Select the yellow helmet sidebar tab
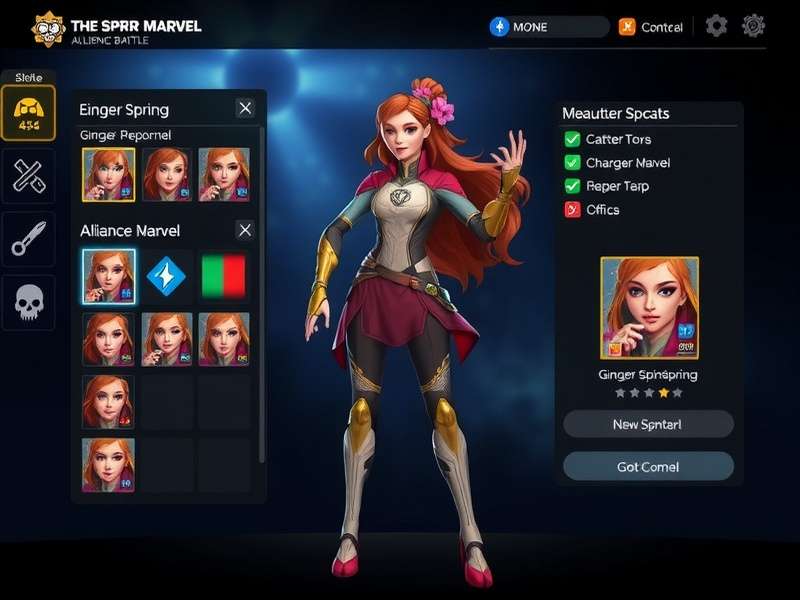This screenshot has height=600, width=800. (28, 113)
